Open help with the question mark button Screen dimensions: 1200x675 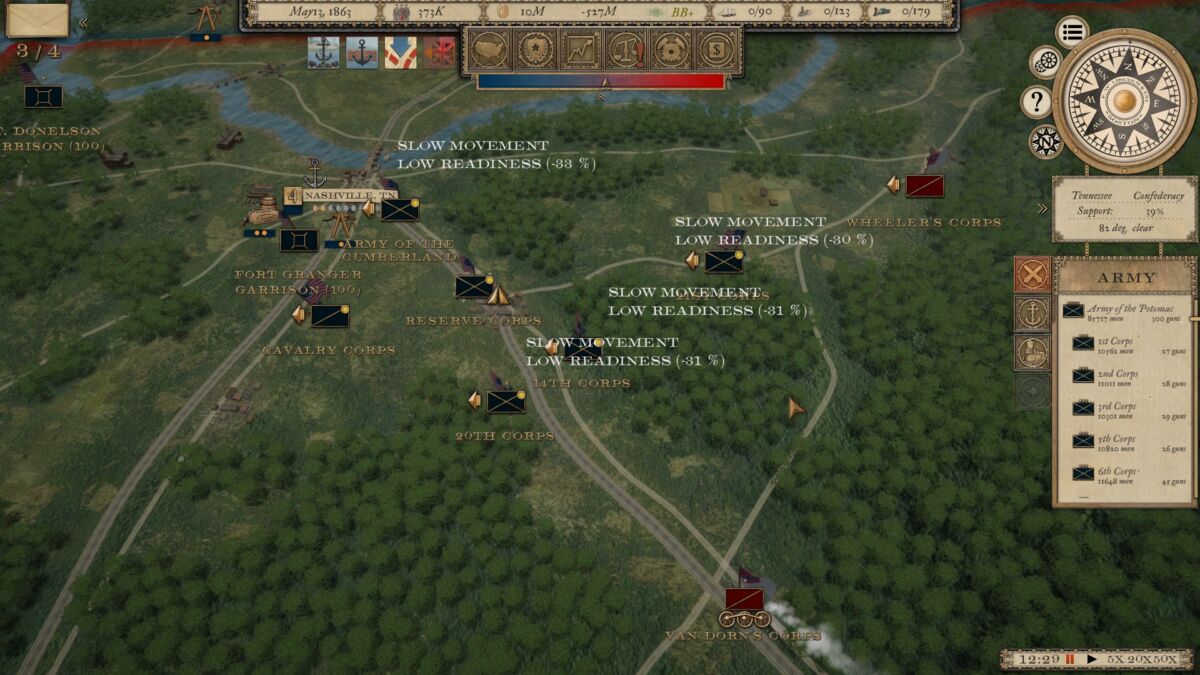pyautogui.click(x=1035, y=102)
